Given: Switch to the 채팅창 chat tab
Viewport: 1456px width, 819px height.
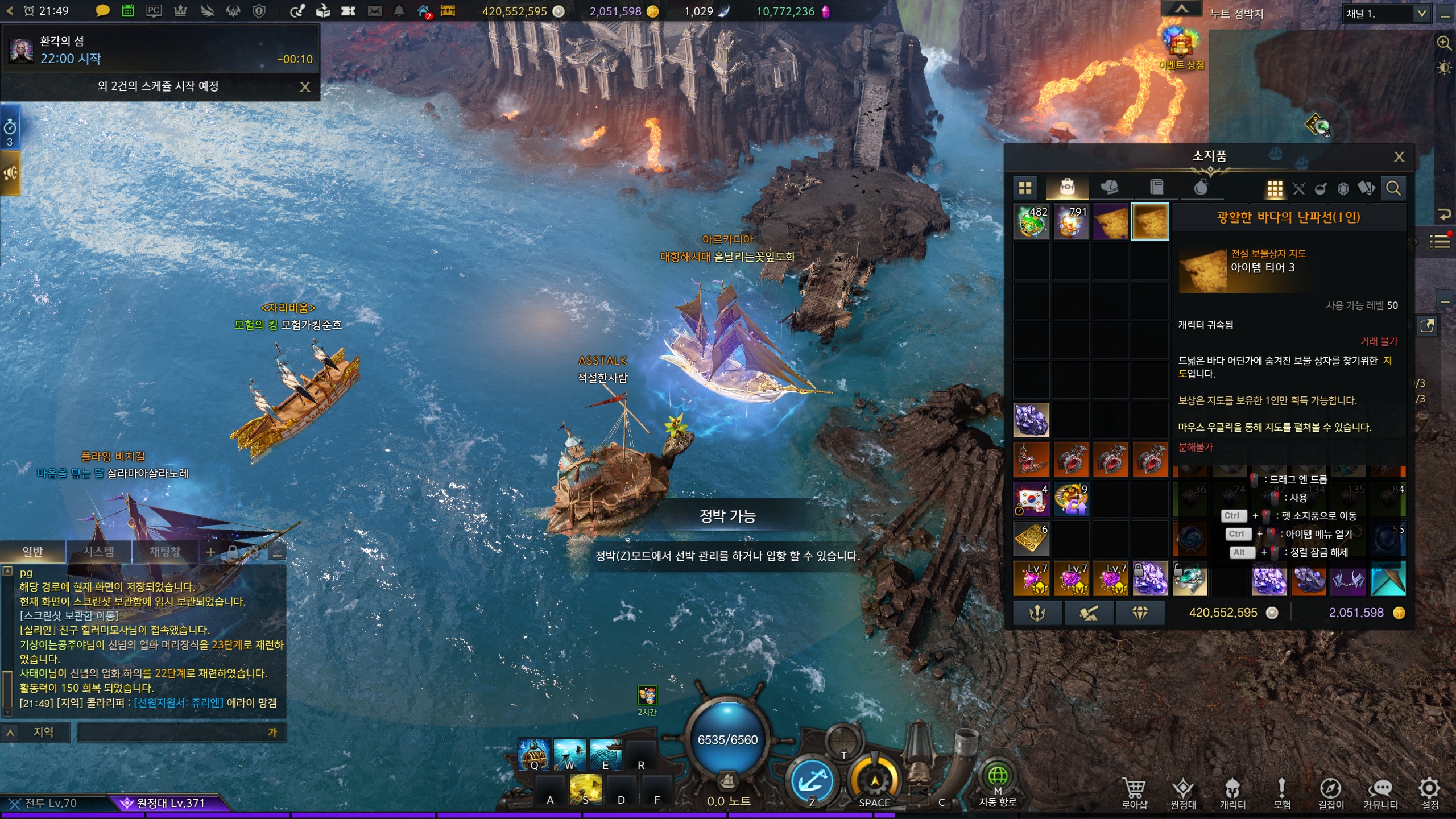Looking at the screenshot, I should pos(164,552).
